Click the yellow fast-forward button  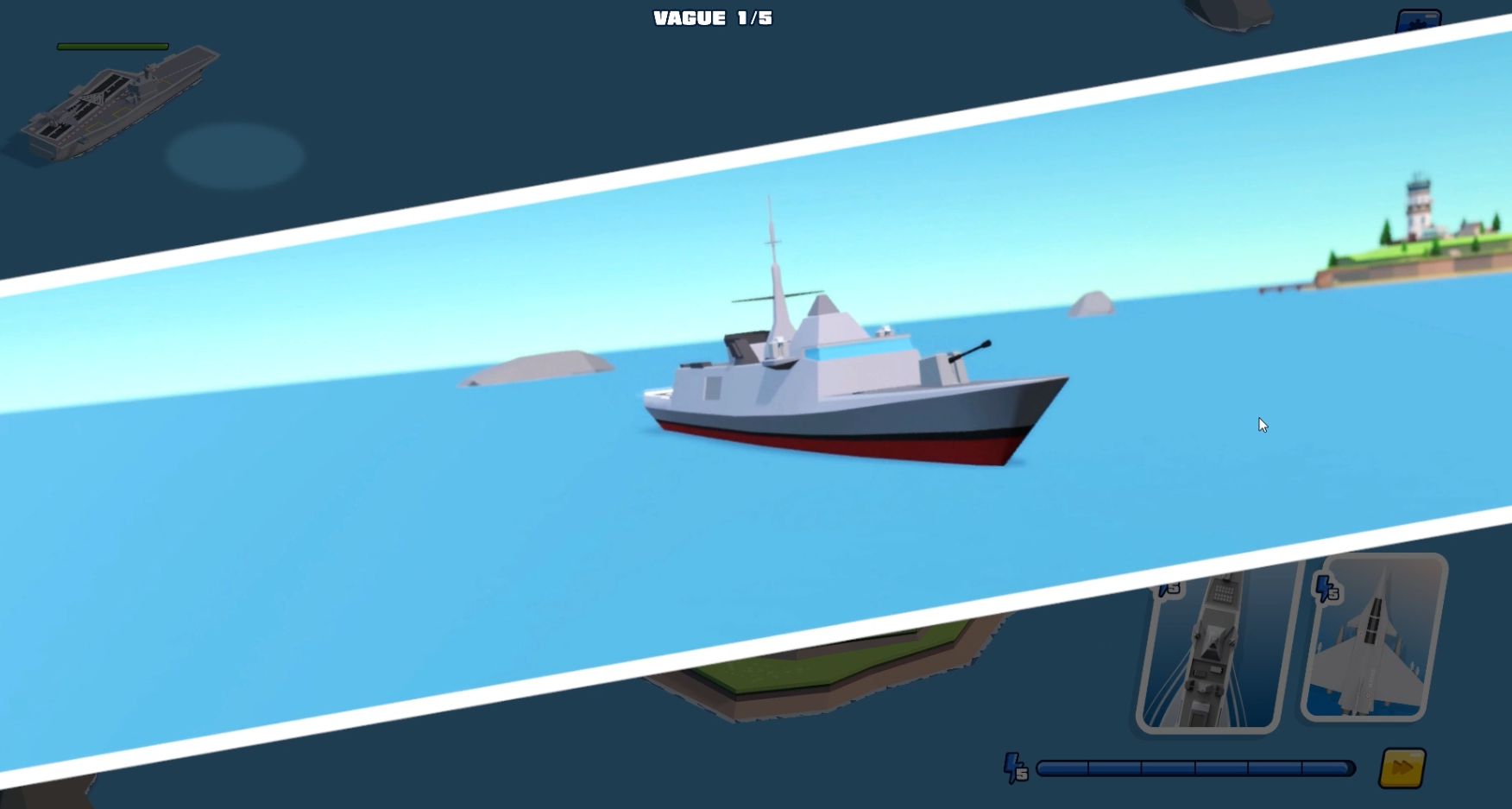(1402, 768)
